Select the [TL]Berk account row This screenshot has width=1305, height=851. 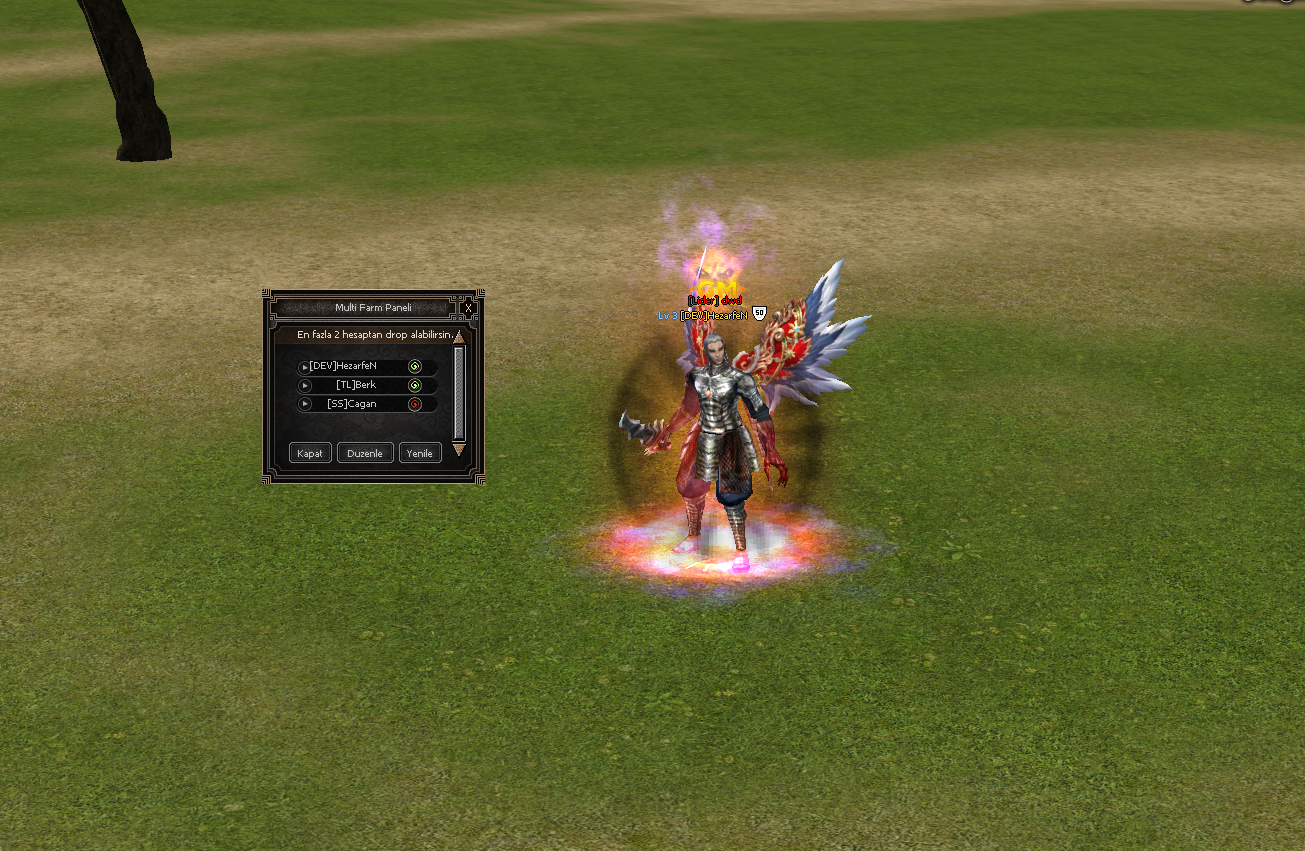pos(356,385)
